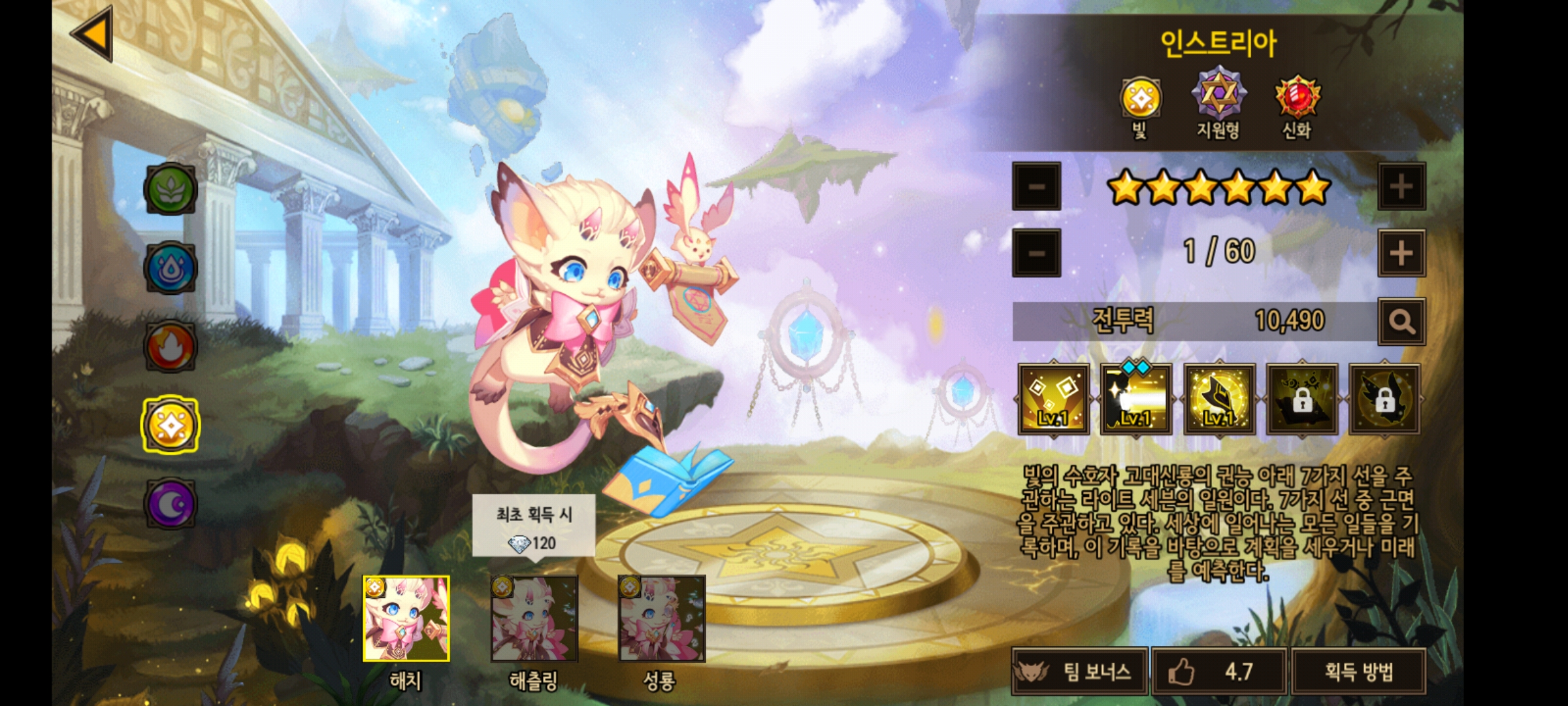Open the 팀 보너스 team bonus panel
This screenshot has height=706, width=1568.
[x=1079, y=671]
